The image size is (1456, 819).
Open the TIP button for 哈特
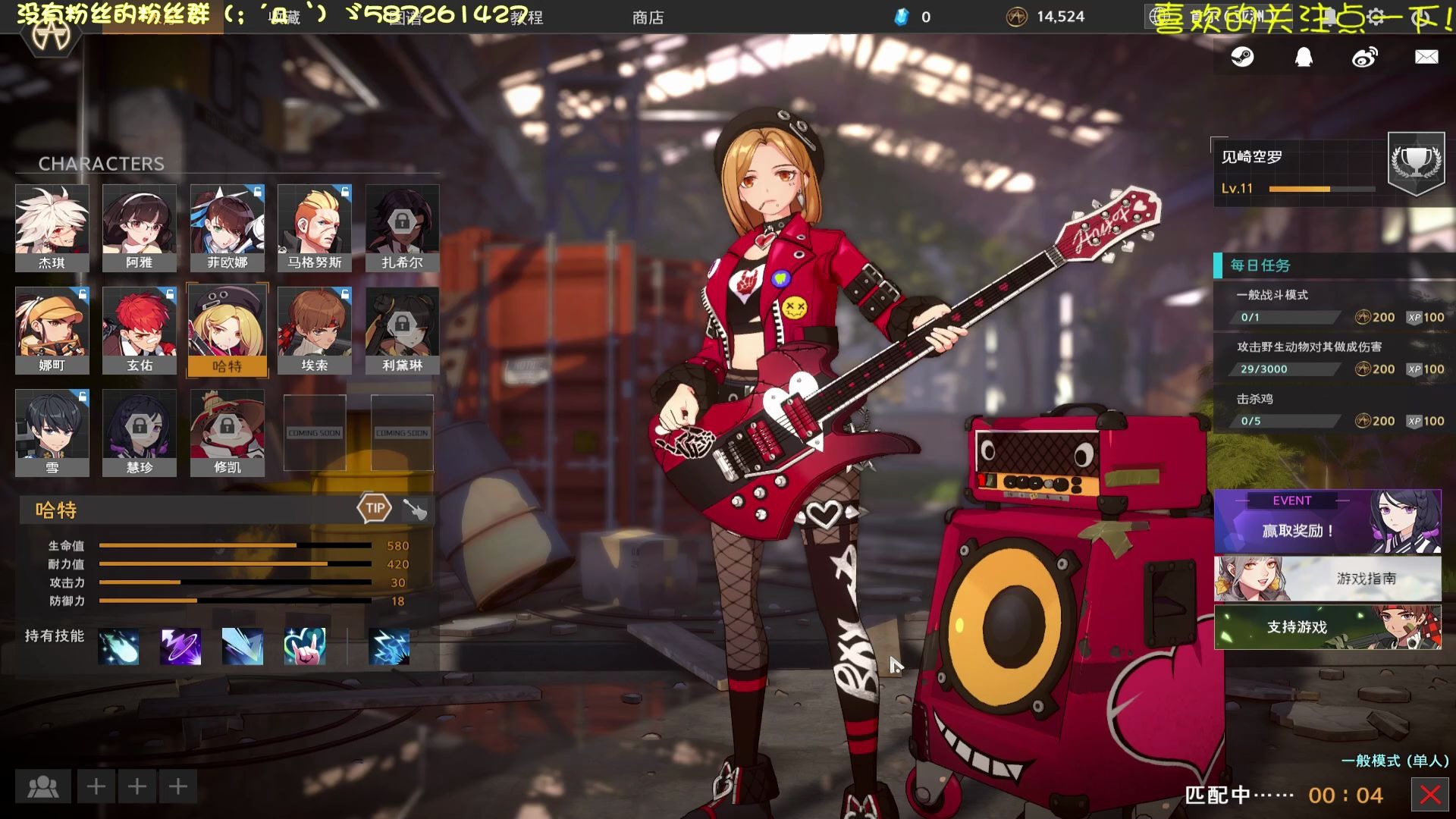[375, 508]
